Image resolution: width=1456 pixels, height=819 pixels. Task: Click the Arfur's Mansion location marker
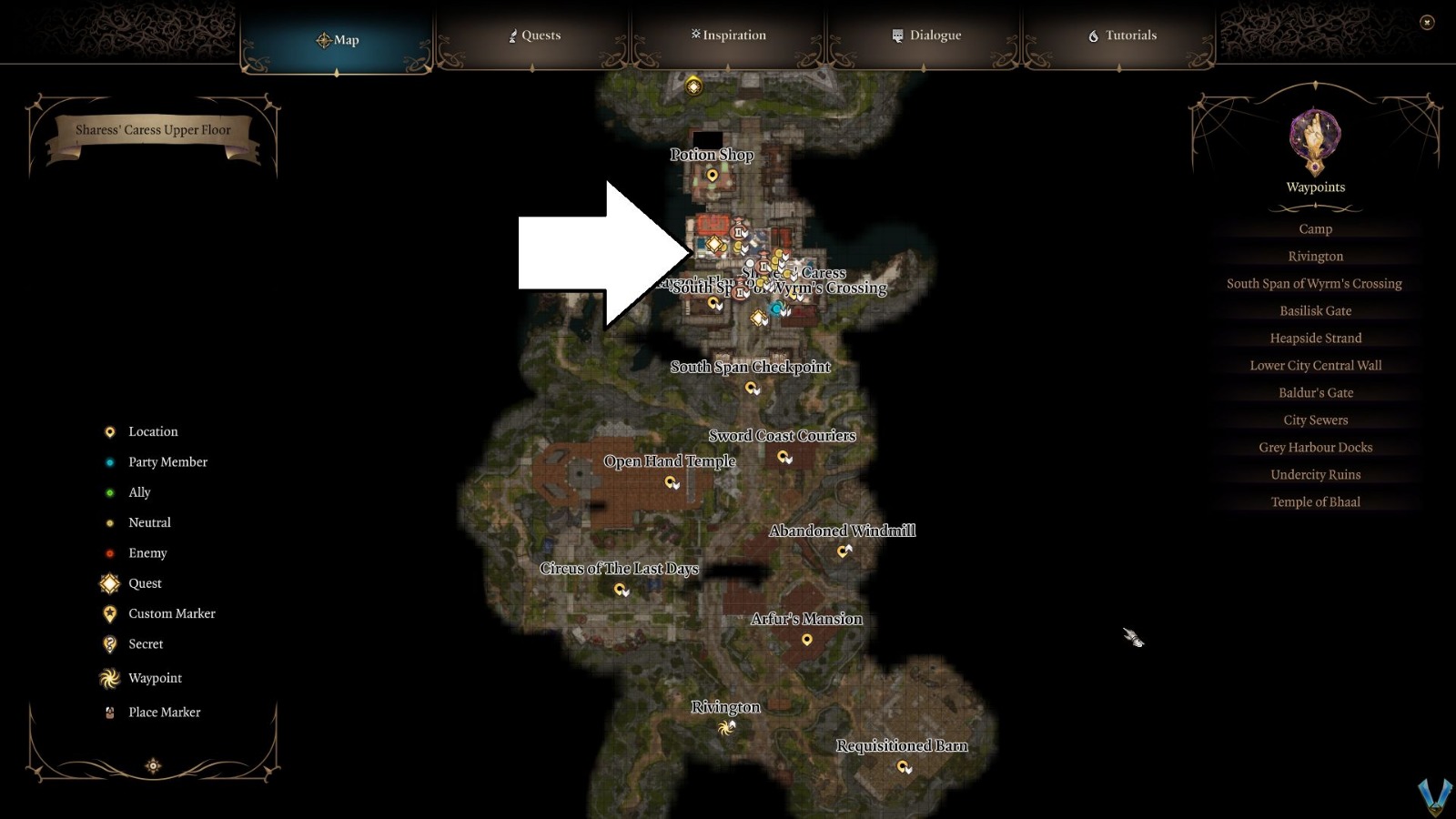[x=808, y=638]
